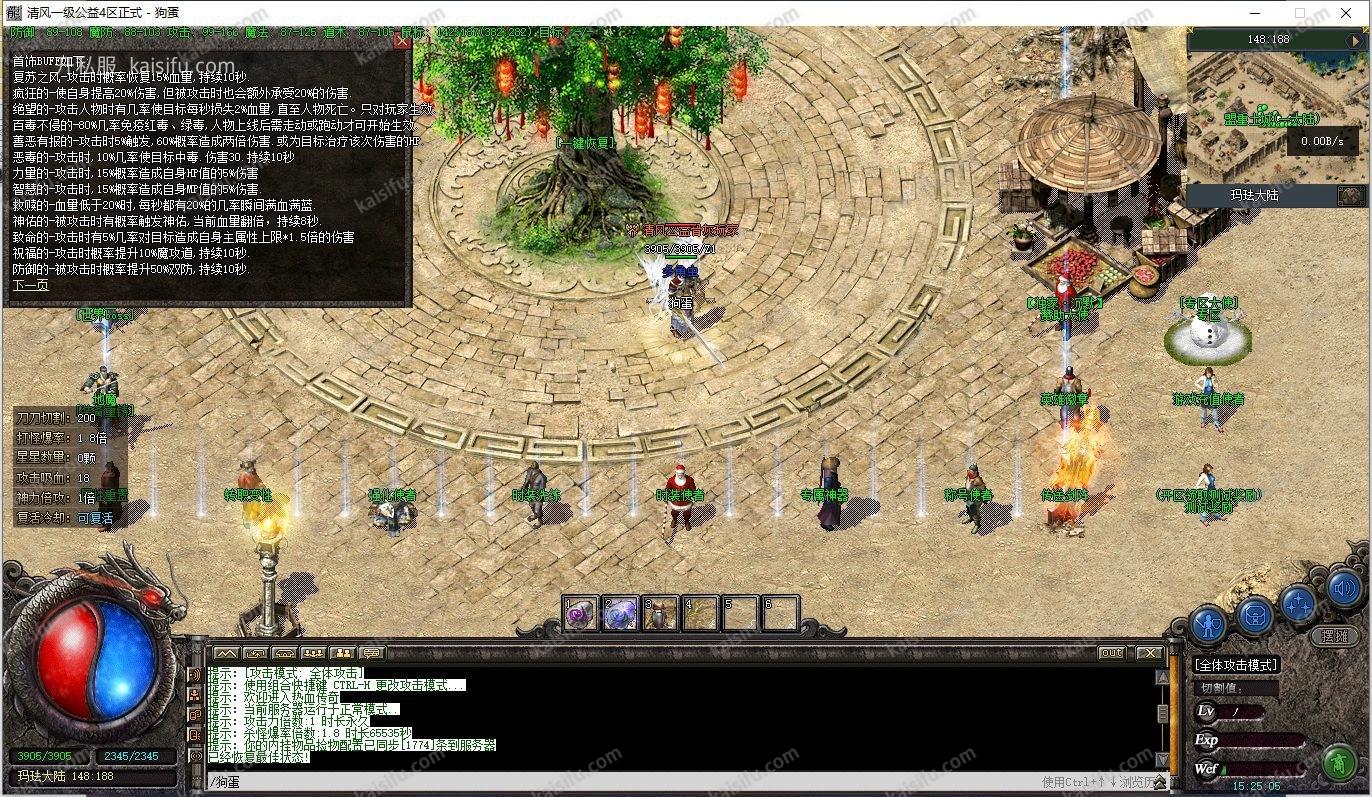Screen dimensions: 1372x797
Task: Open the green 商 shop button
Action: (1338, 763)
